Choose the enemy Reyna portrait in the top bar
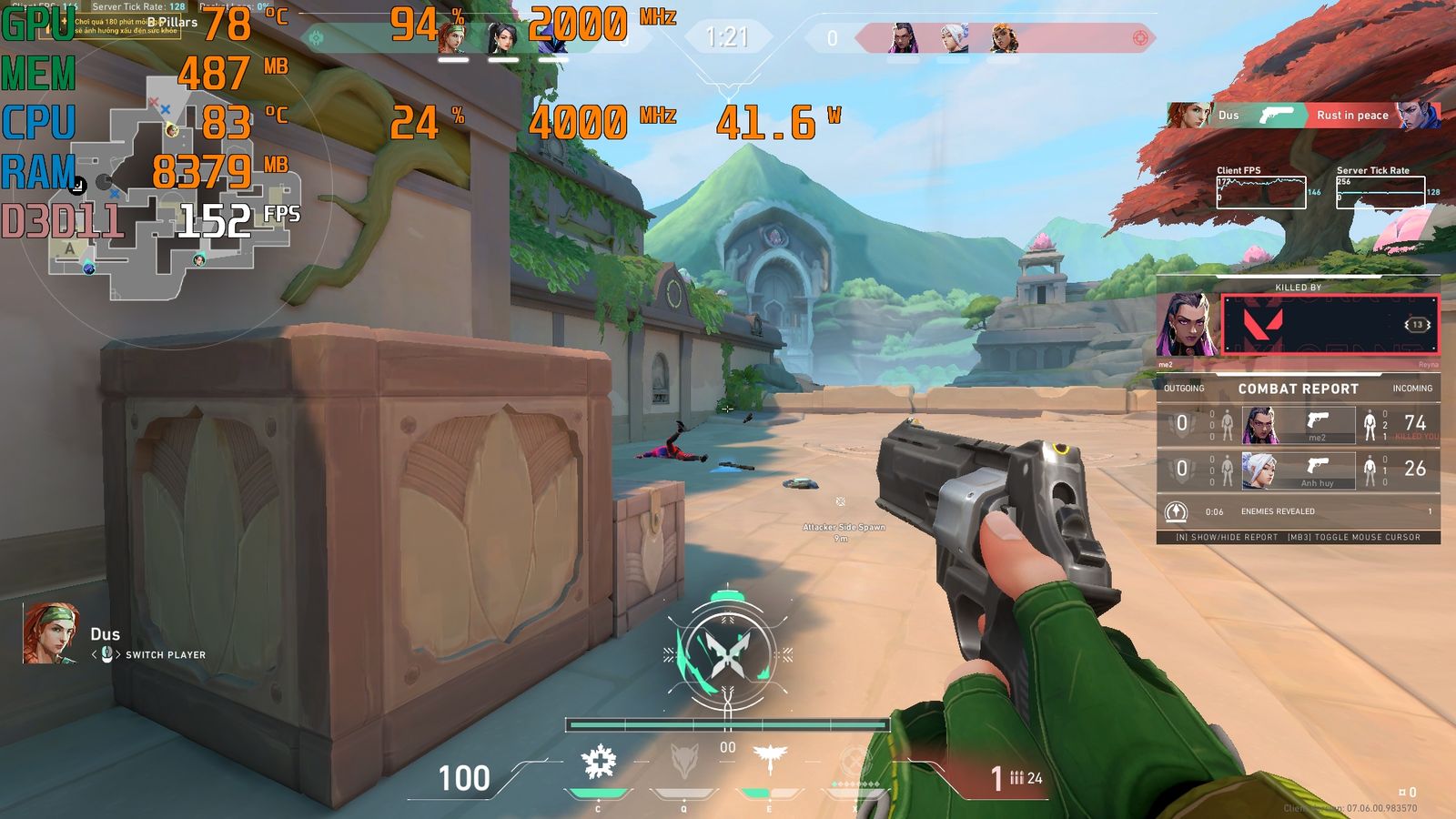1456x819 pixels. pyautogui.click(x=902, y=38)
